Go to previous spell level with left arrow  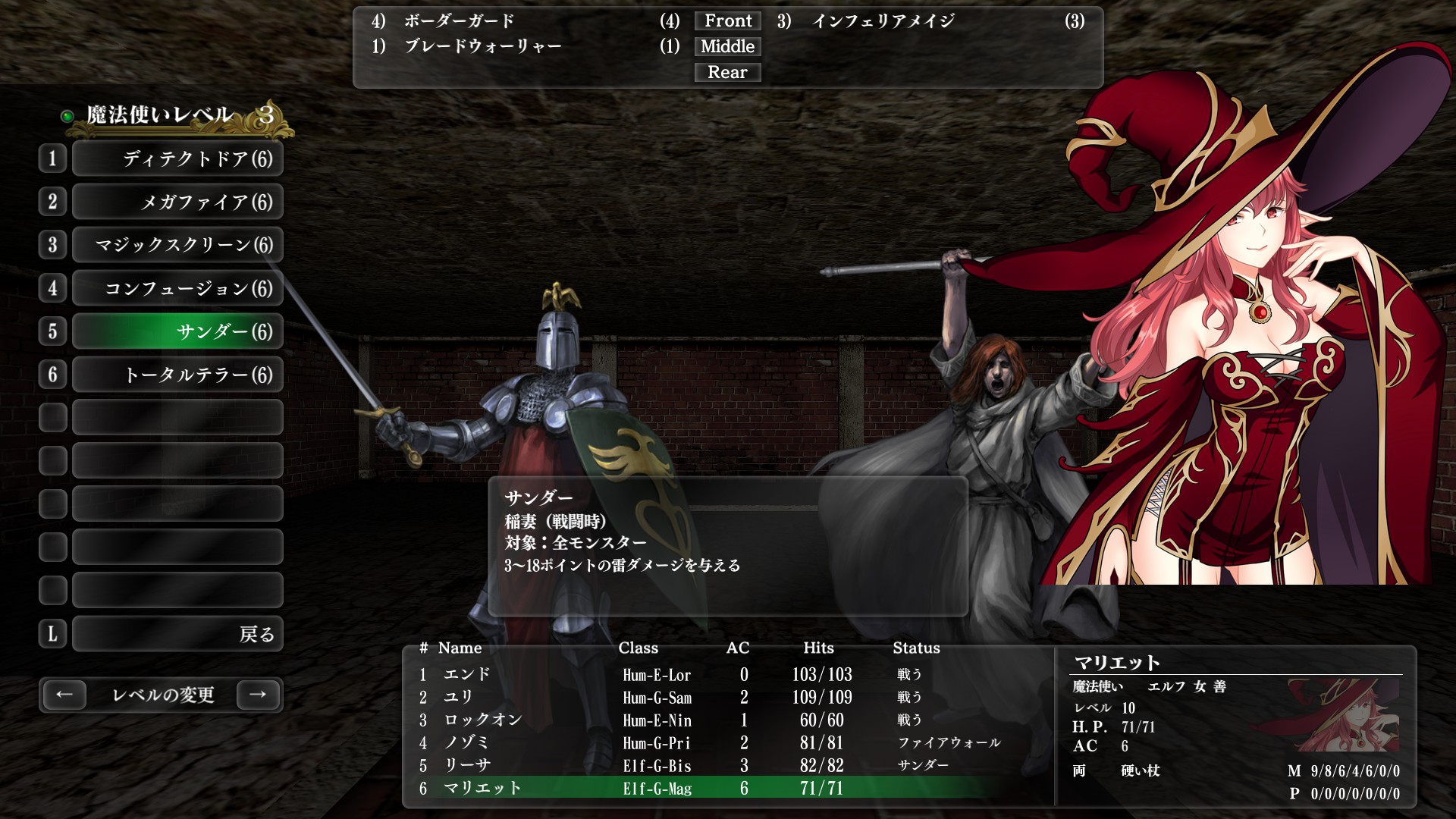pyautogui.click(x=64, y=695)
